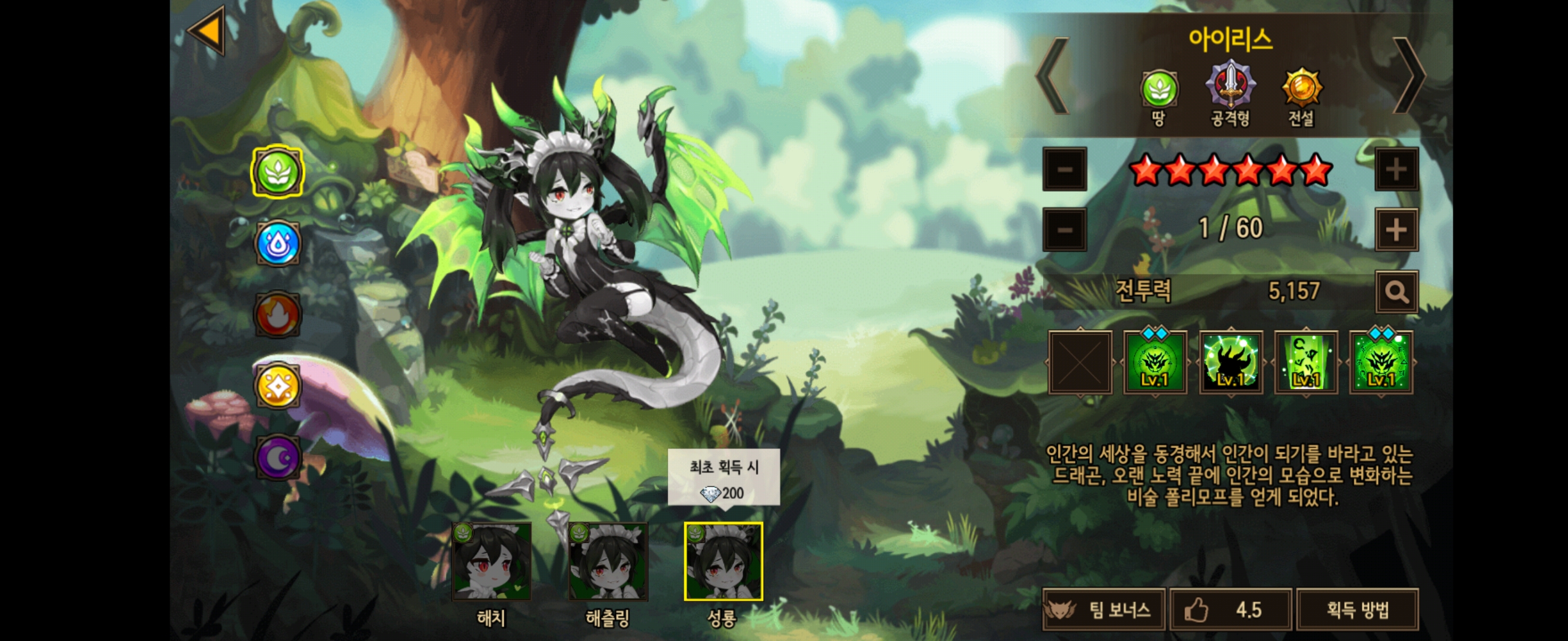Open the 획득 방법 acquisition info
Viewport: 1568px width, 641px height.
coord(1357,610)
